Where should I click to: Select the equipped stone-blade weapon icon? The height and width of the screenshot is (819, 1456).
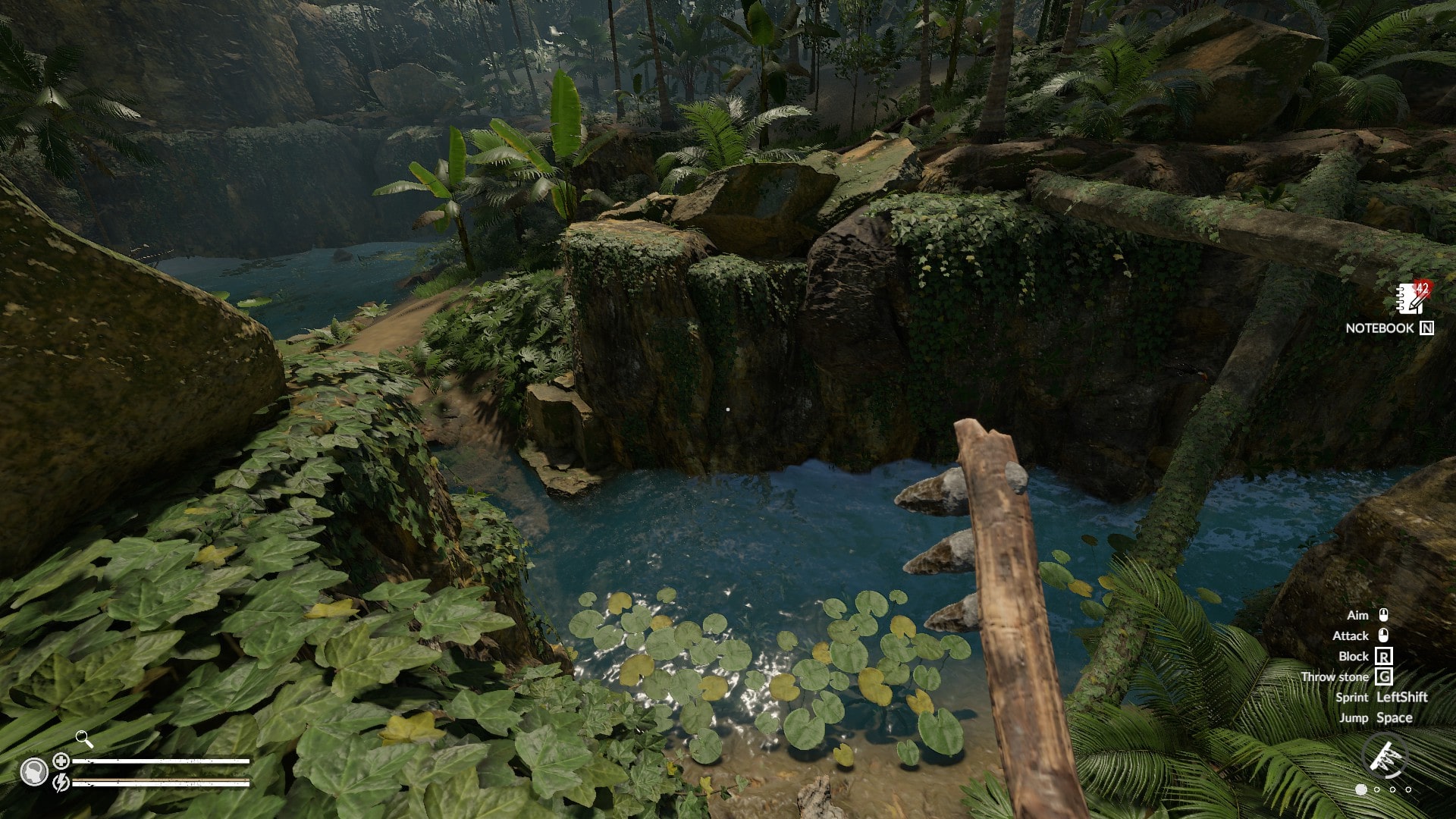[1385, 758]
